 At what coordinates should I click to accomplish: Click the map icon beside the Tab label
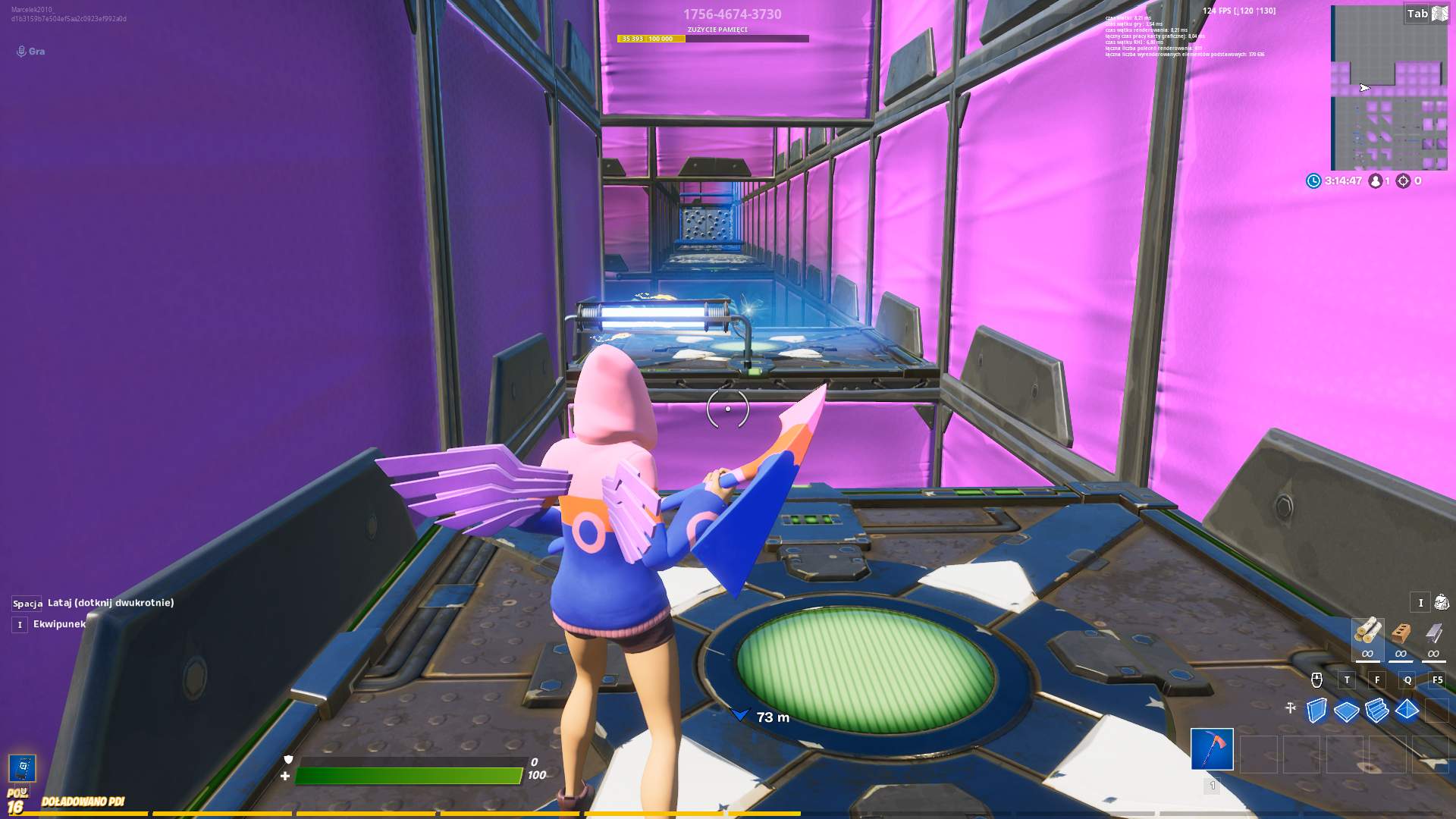(x=1439, y=14)
